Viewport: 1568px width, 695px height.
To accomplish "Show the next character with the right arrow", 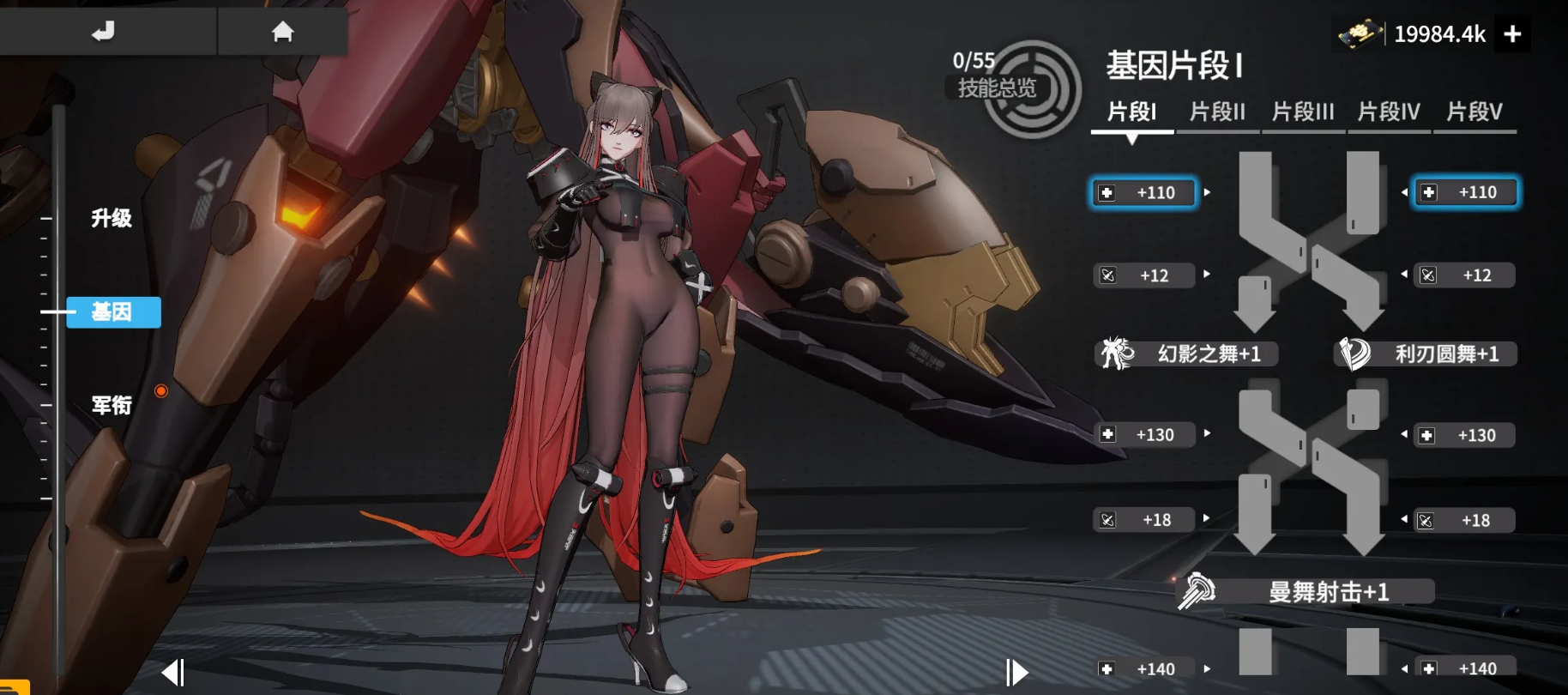I will coord(1016,672).
